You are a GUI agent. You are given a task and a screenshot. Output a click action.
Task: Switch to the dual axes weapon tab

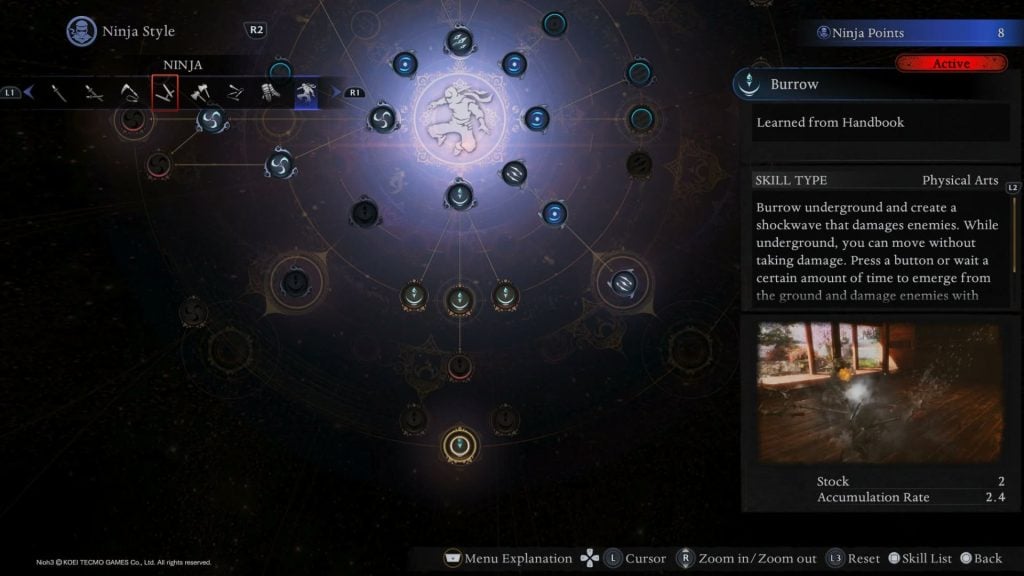(200, 93)
